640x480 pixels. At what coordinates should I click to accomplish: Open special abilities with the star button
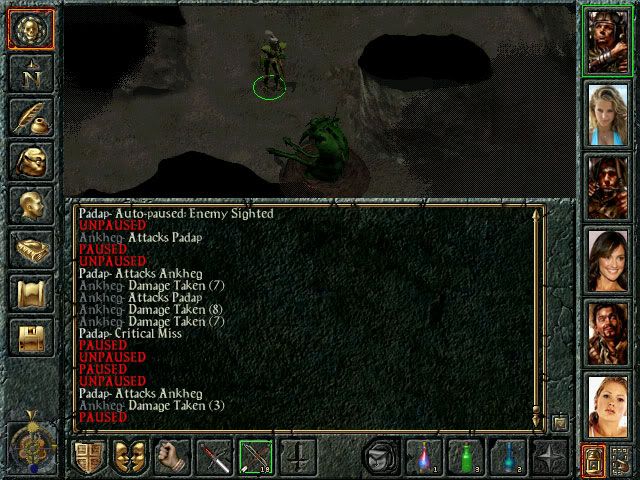551,458
